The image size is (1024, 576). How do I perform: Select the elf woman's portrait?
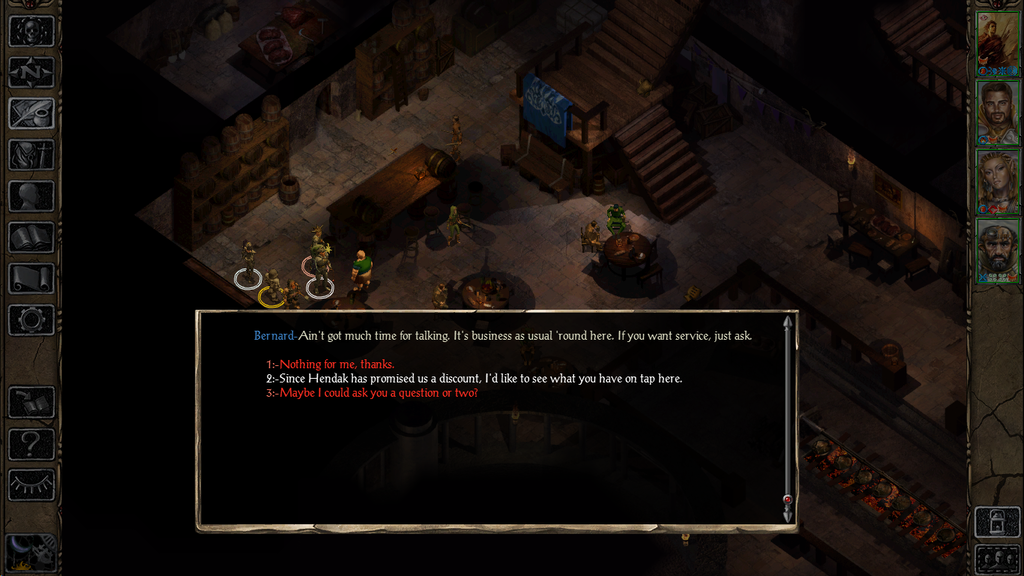click(x=997, y=182)
